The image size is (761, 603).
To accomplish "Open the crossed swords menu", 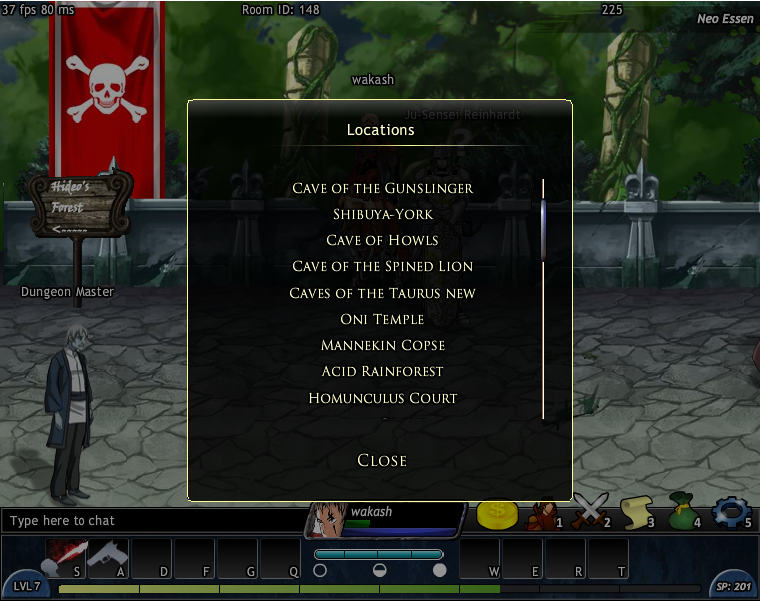I will tap(590, 514).
